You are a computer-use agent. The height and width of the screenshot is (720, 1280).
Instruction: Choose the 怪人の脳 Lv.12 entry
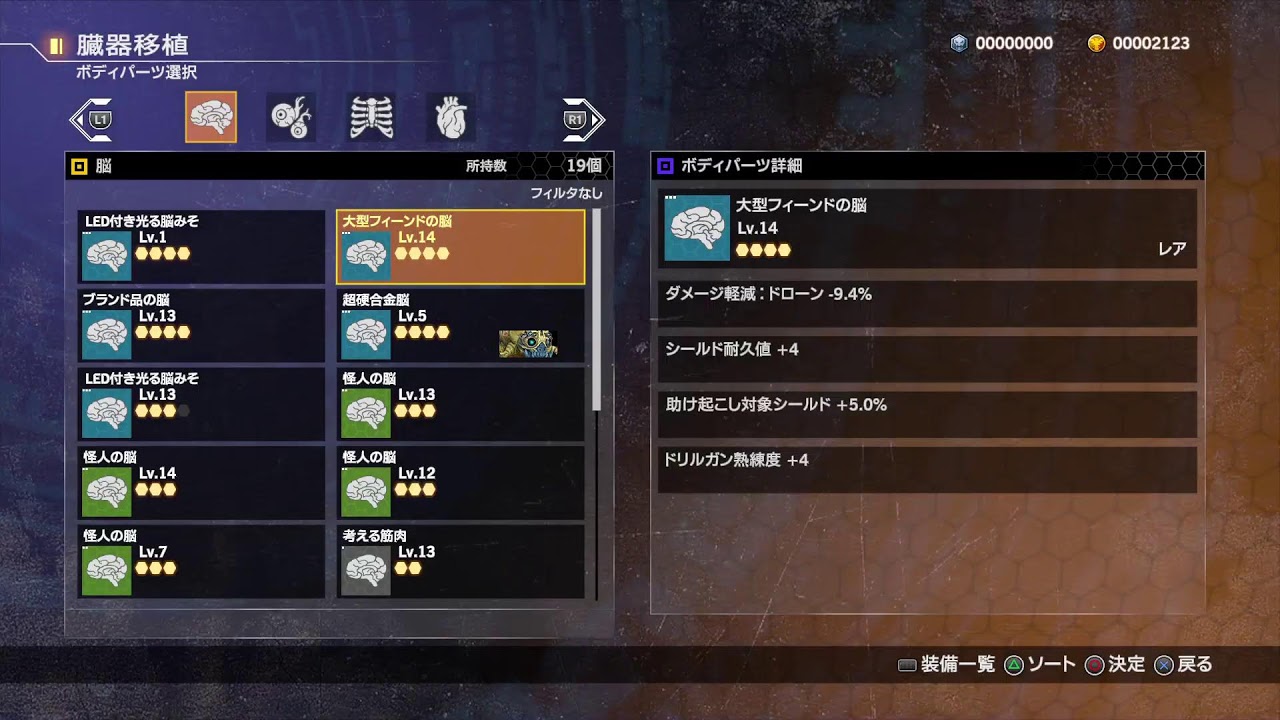point(460,483)
